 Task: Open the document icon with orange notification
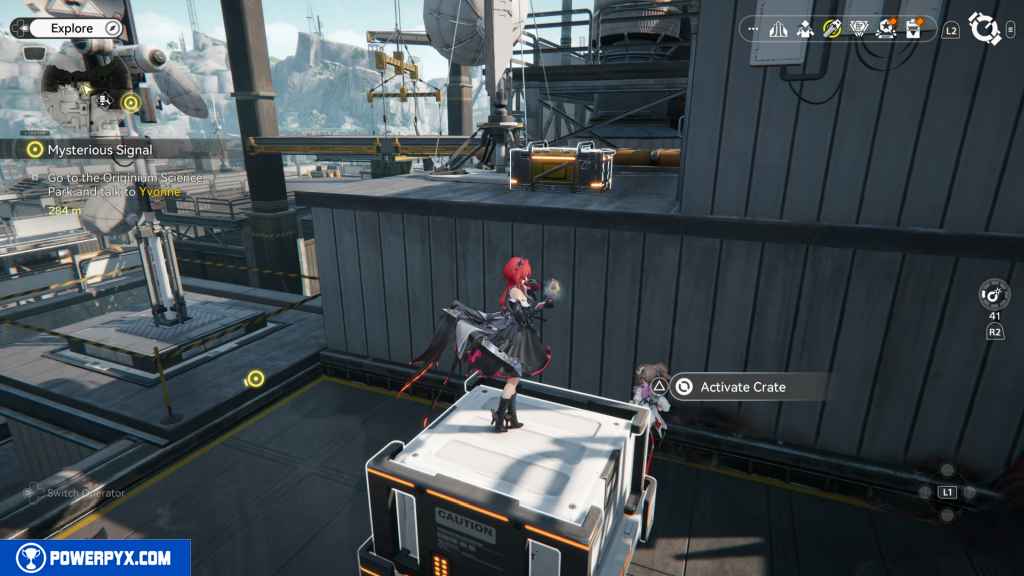point(913,30)
